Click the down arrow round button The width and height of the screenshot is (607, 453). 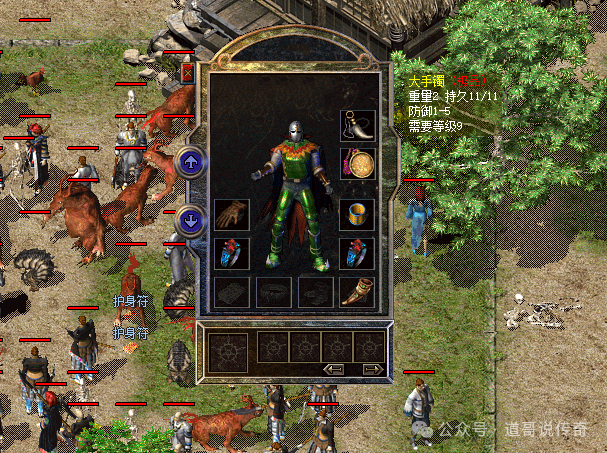pos(189,220)
